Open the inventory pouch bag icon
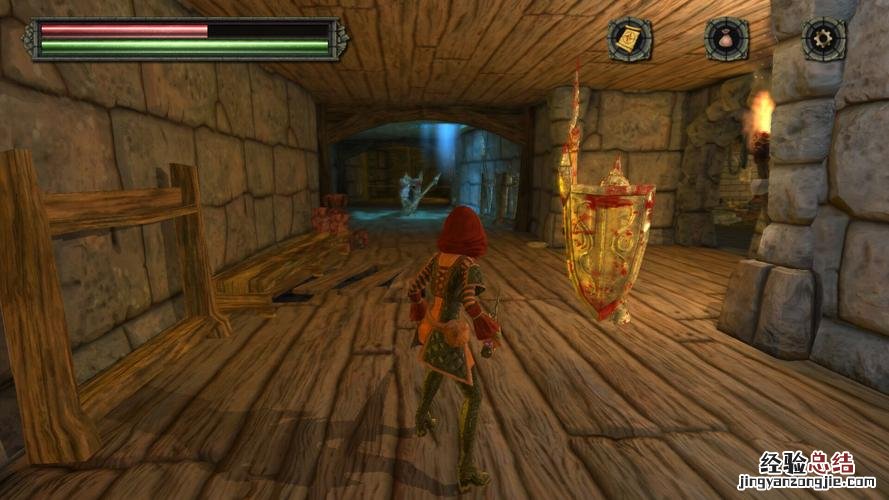The height and width of the screenshot is (500, 889). pyautogui.click(x=727, y=40)
